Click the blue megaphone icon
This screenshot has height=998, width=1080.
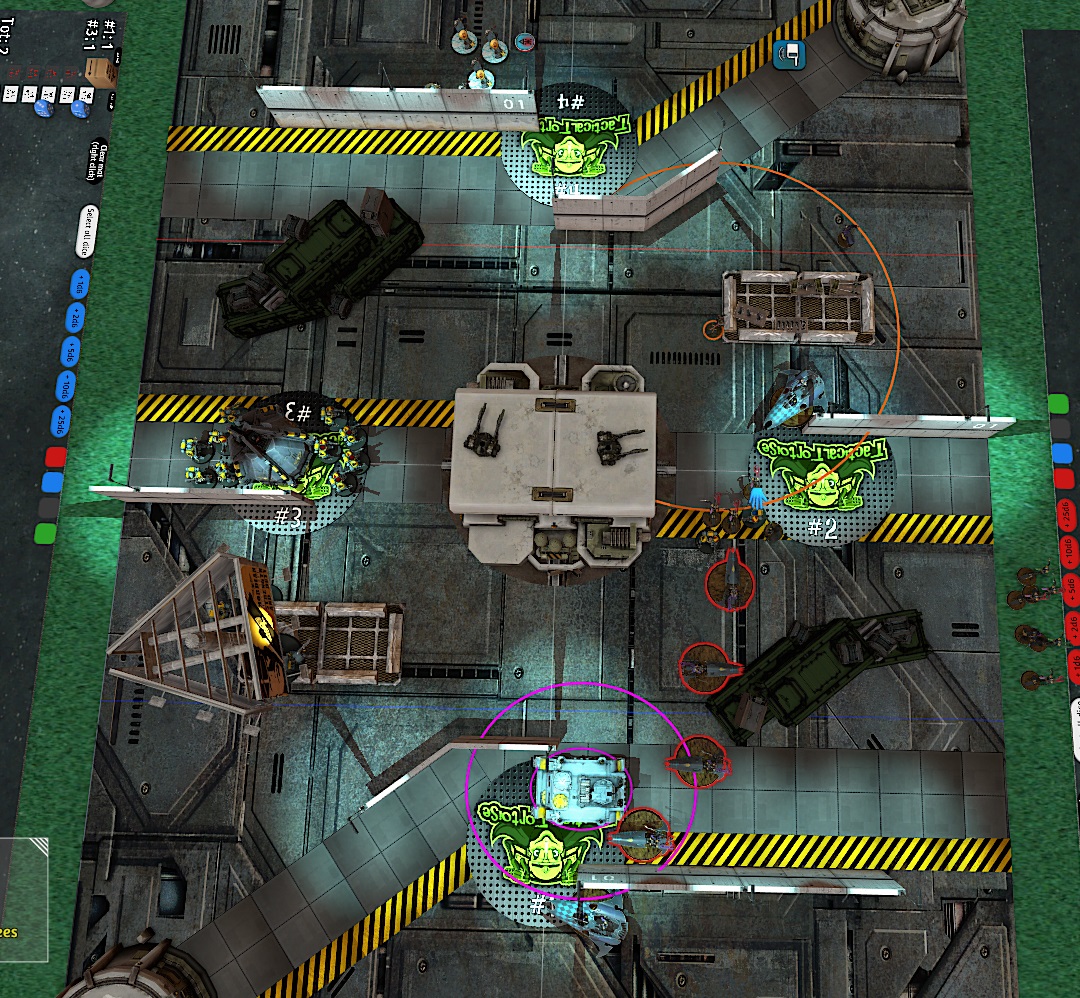(790, 55)
